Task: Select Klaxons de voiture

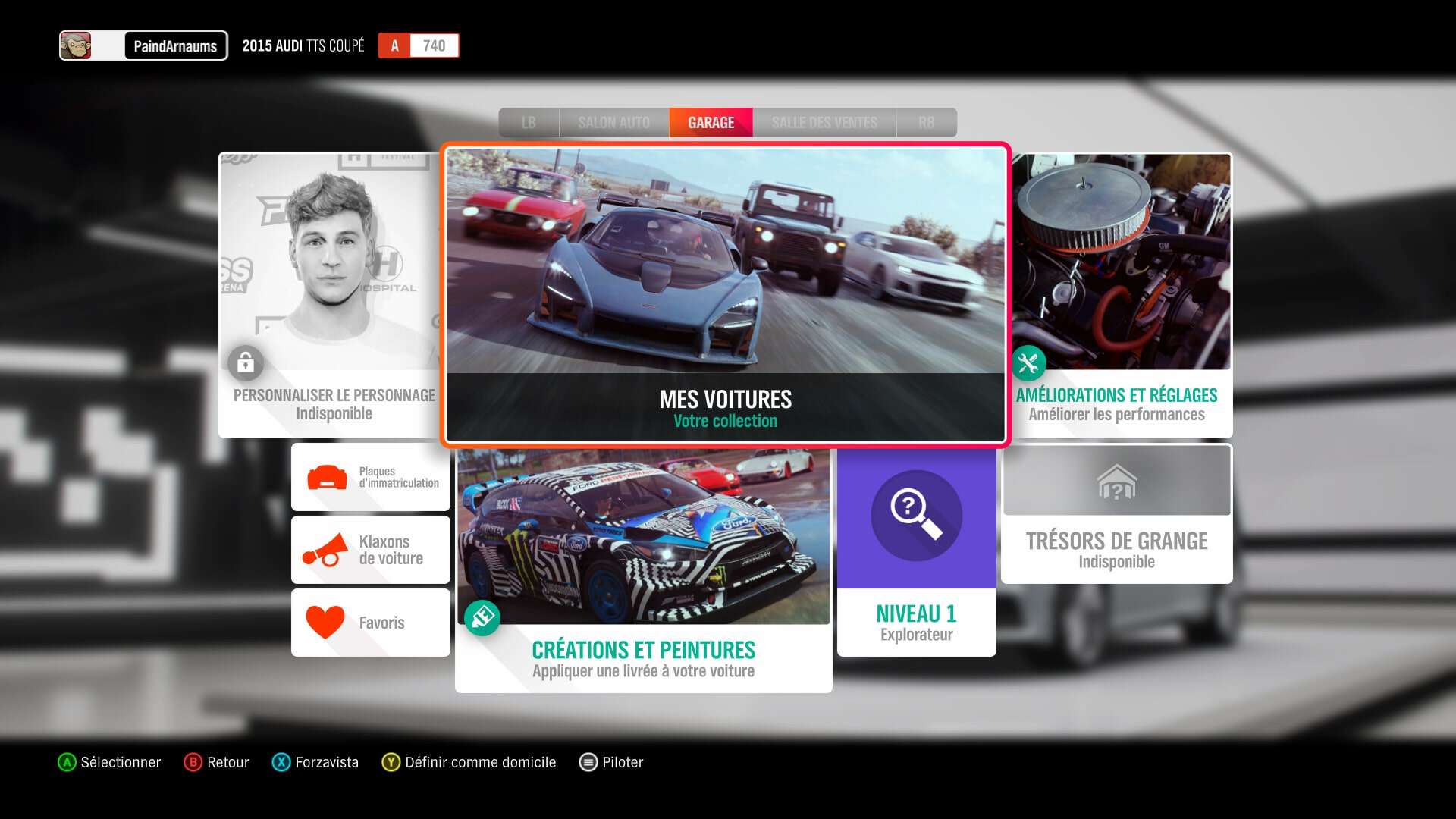Action: 371,550
